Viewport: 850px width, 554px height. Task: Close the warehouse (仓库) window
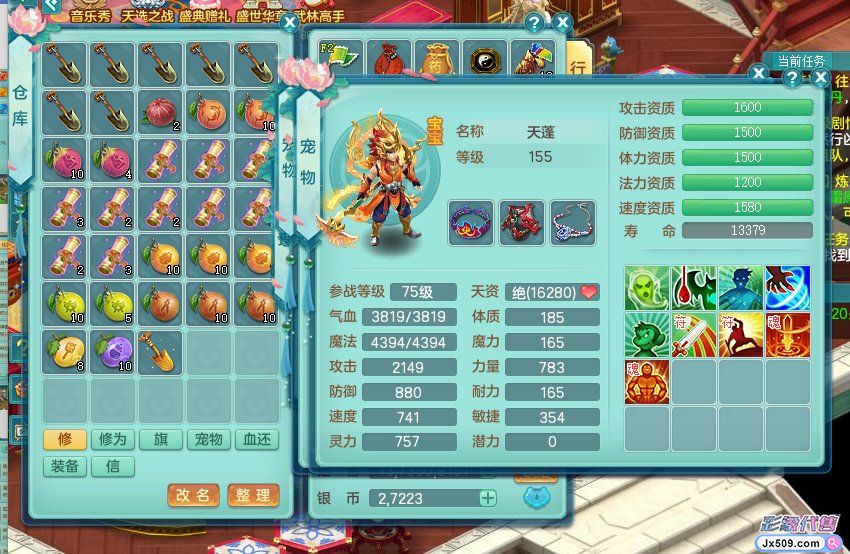[289, 22]
